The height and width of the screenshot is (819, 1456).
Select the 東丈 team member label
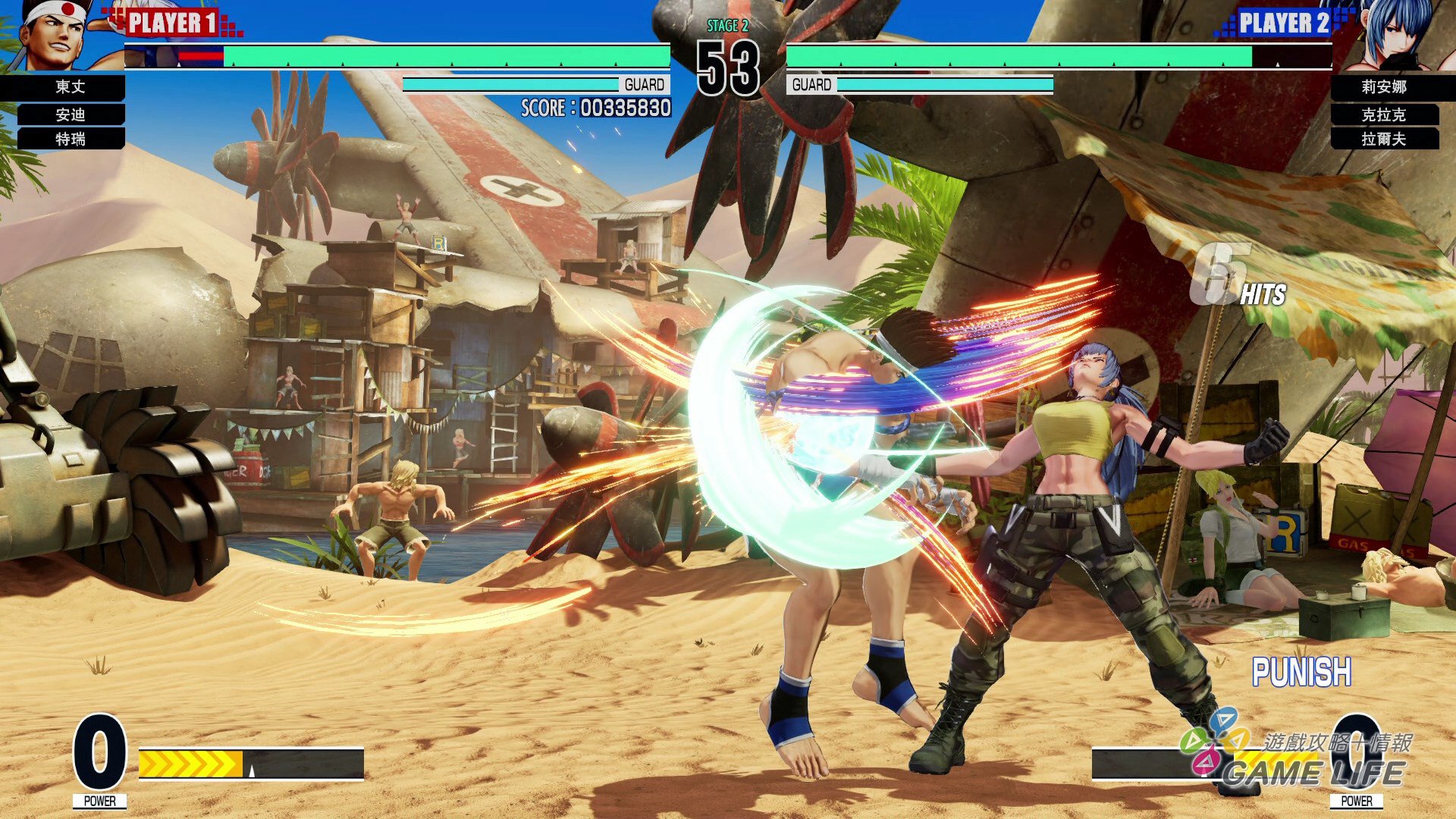coord(70,87)
